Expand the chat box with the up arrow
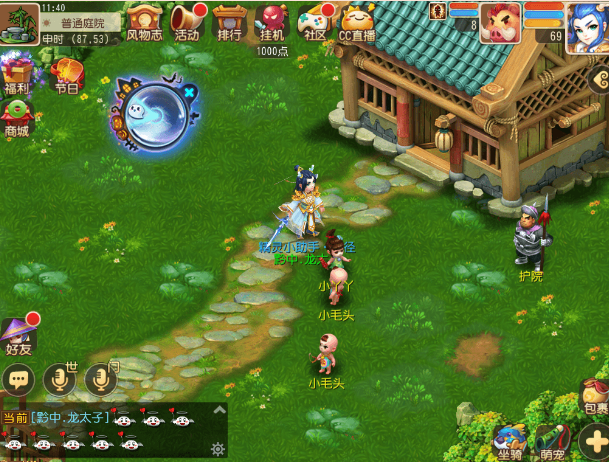The image size is (609, 462). click(219, 410)
